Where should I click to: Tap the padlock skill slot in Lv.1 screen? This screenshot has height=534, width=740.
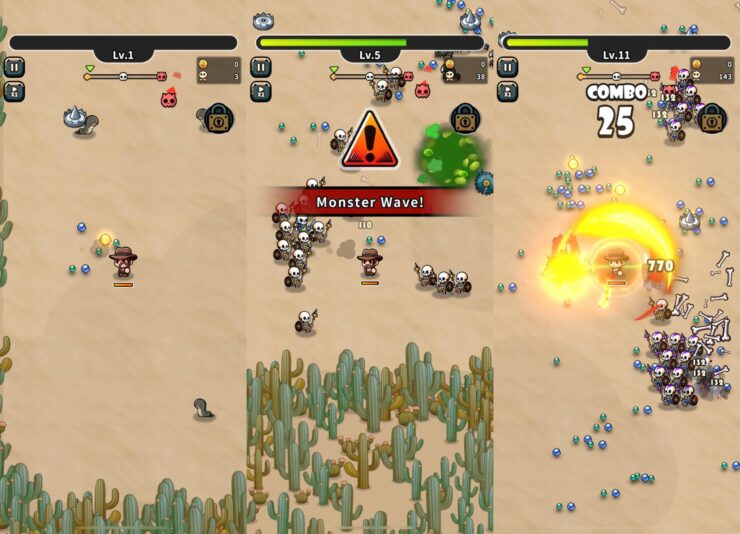(x=219, y=119)
